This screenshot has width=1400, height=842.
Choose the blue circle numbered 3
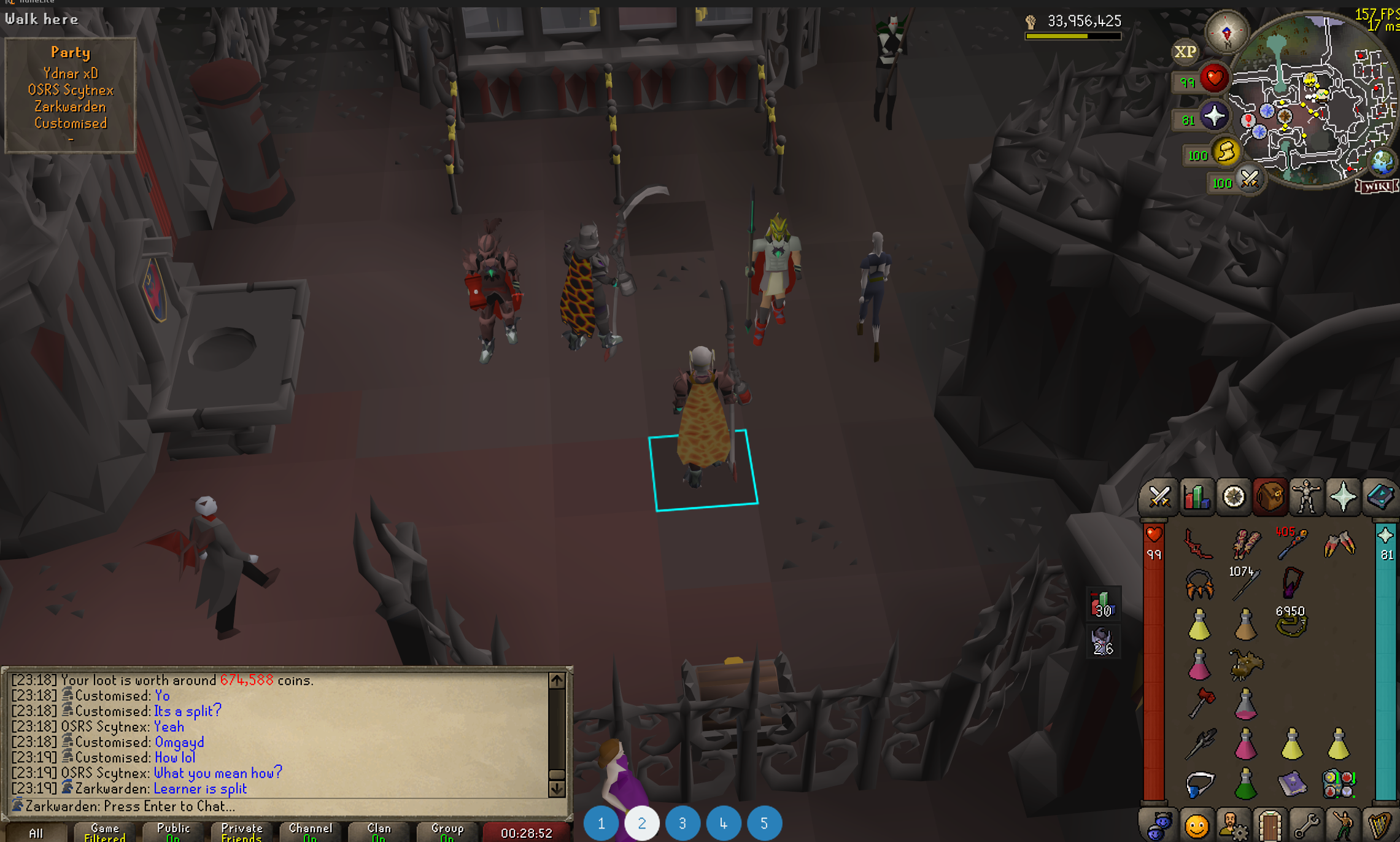click(x=683, y=823)
